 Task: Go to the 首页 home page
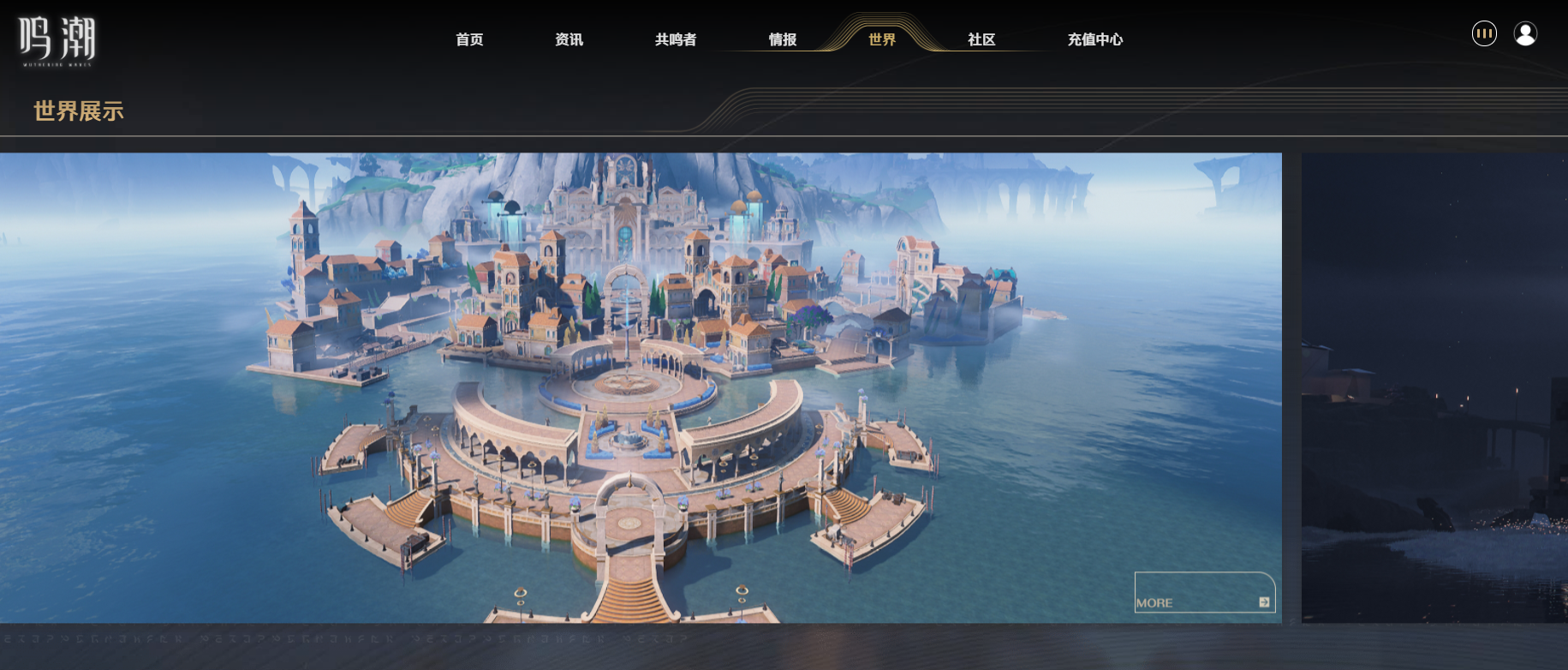click(469, 39)
